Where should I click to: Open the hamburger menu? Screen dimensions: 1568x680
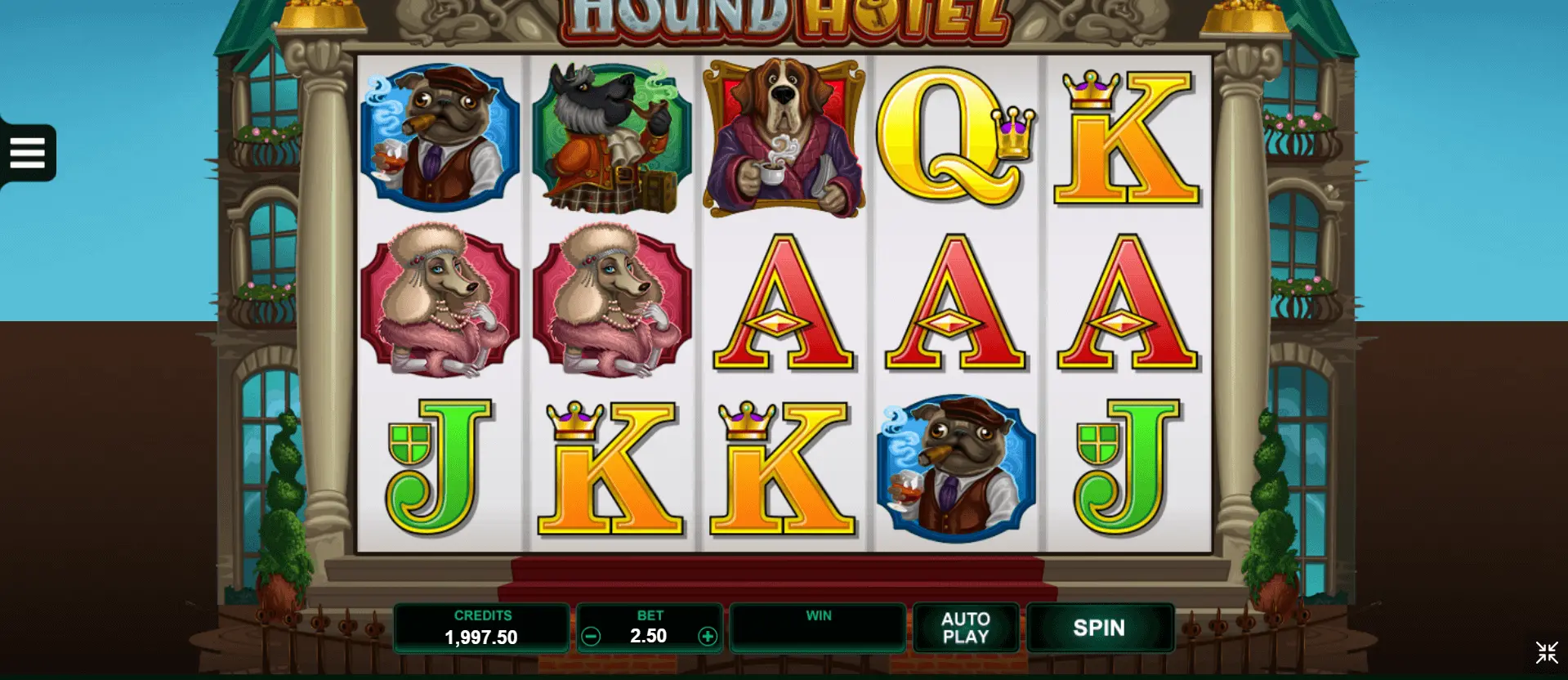pos(27,153)
